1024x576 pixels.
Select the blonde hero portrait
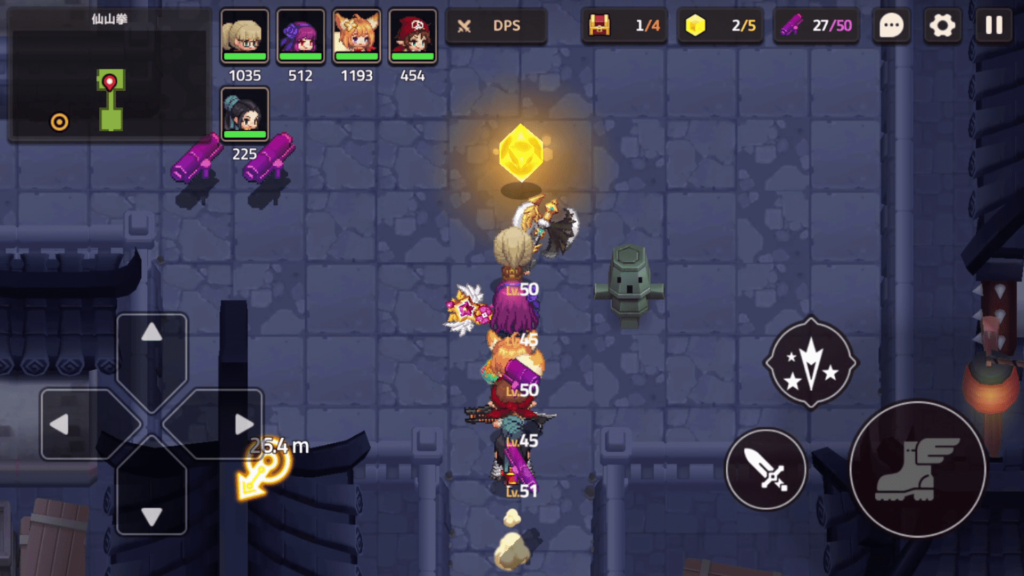coord(244,36)
